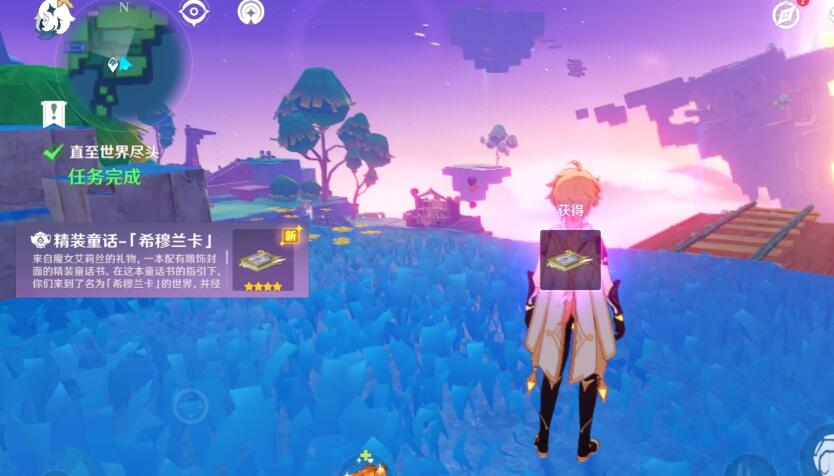834x476 pixels.
Task: Tap the eye-shaped icon beside the minimap
Action: [193, 12]
